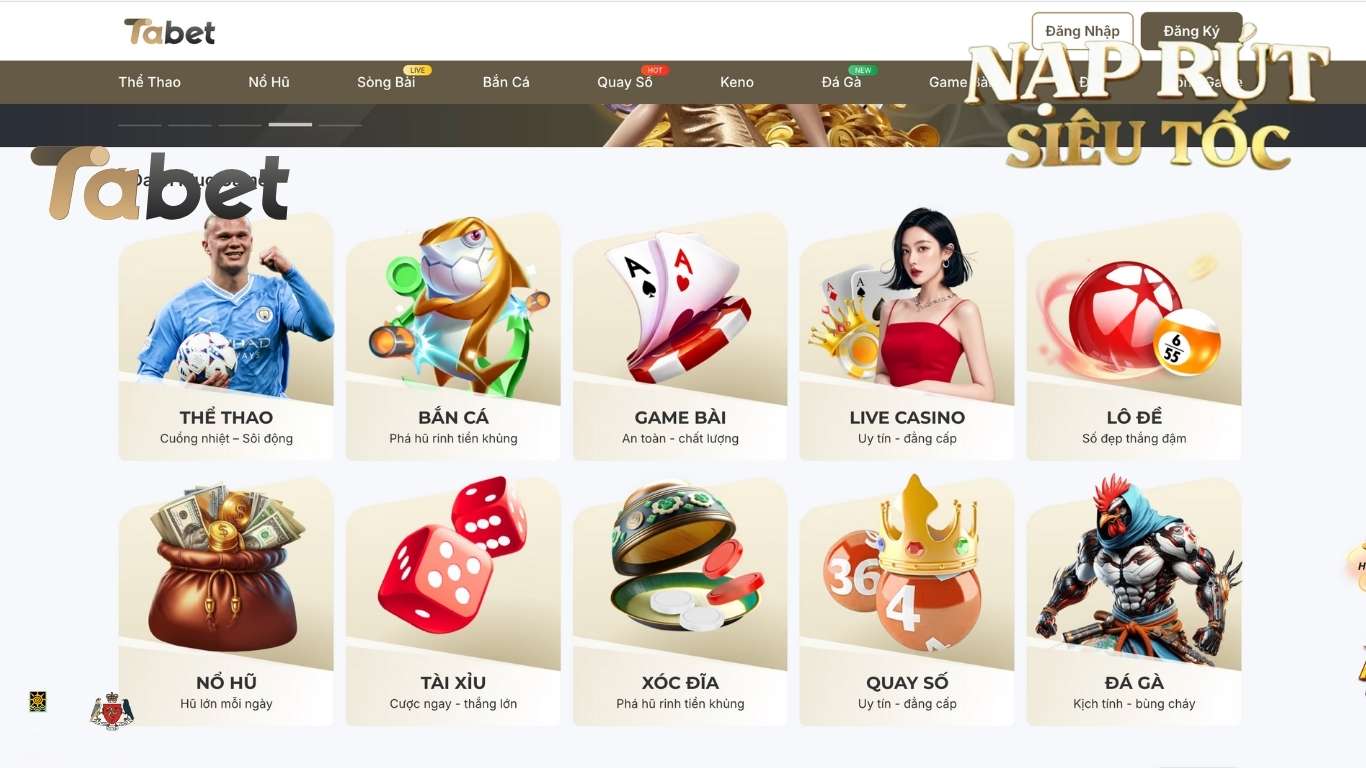Open the Sòng Bài LIVE menu item
The width and height of the screenshot is (1366, 768).
(x=387, y=82)
